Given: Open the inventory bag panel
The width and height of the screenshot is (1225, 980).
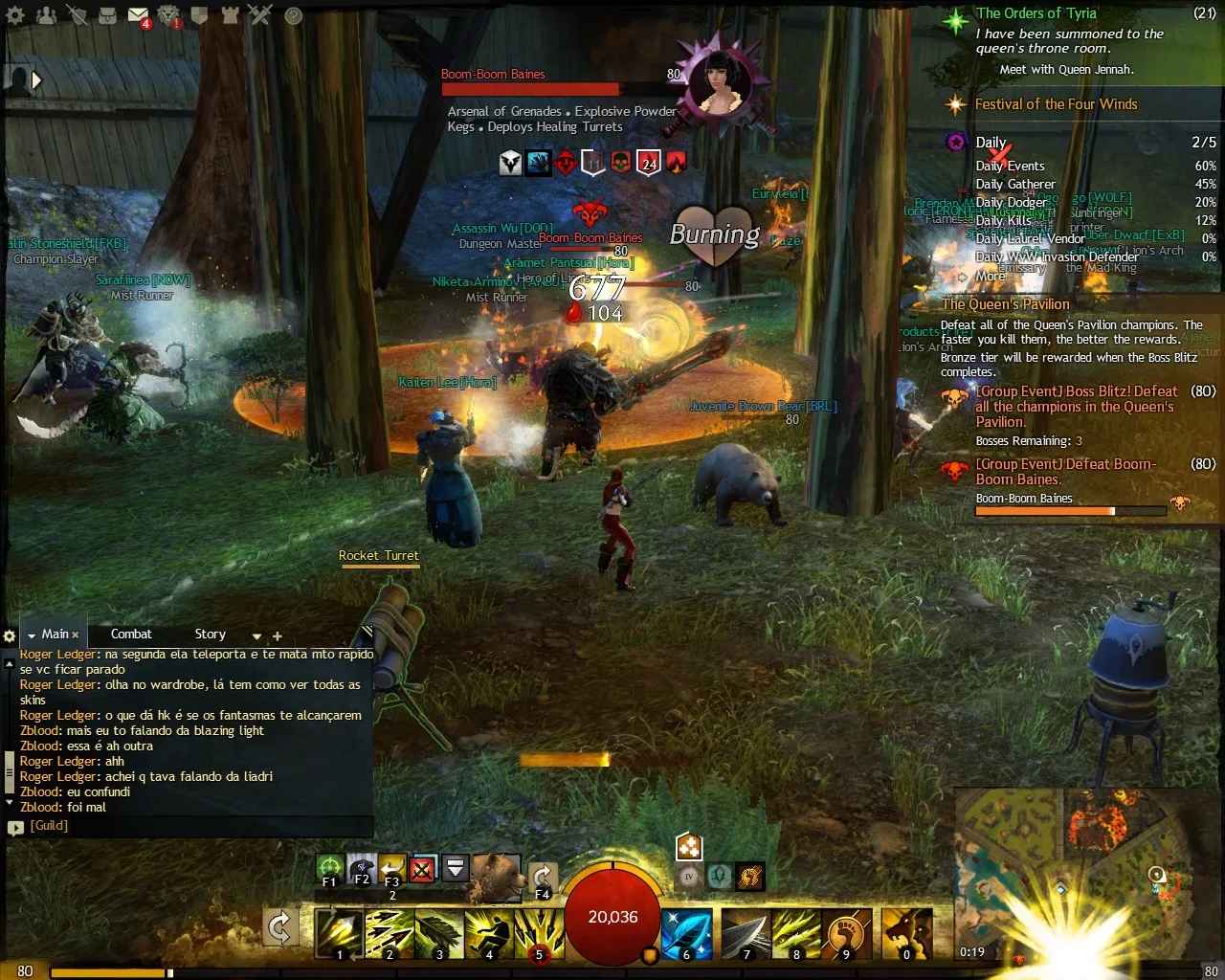Looking at the screenshot, I should point(108,13).
